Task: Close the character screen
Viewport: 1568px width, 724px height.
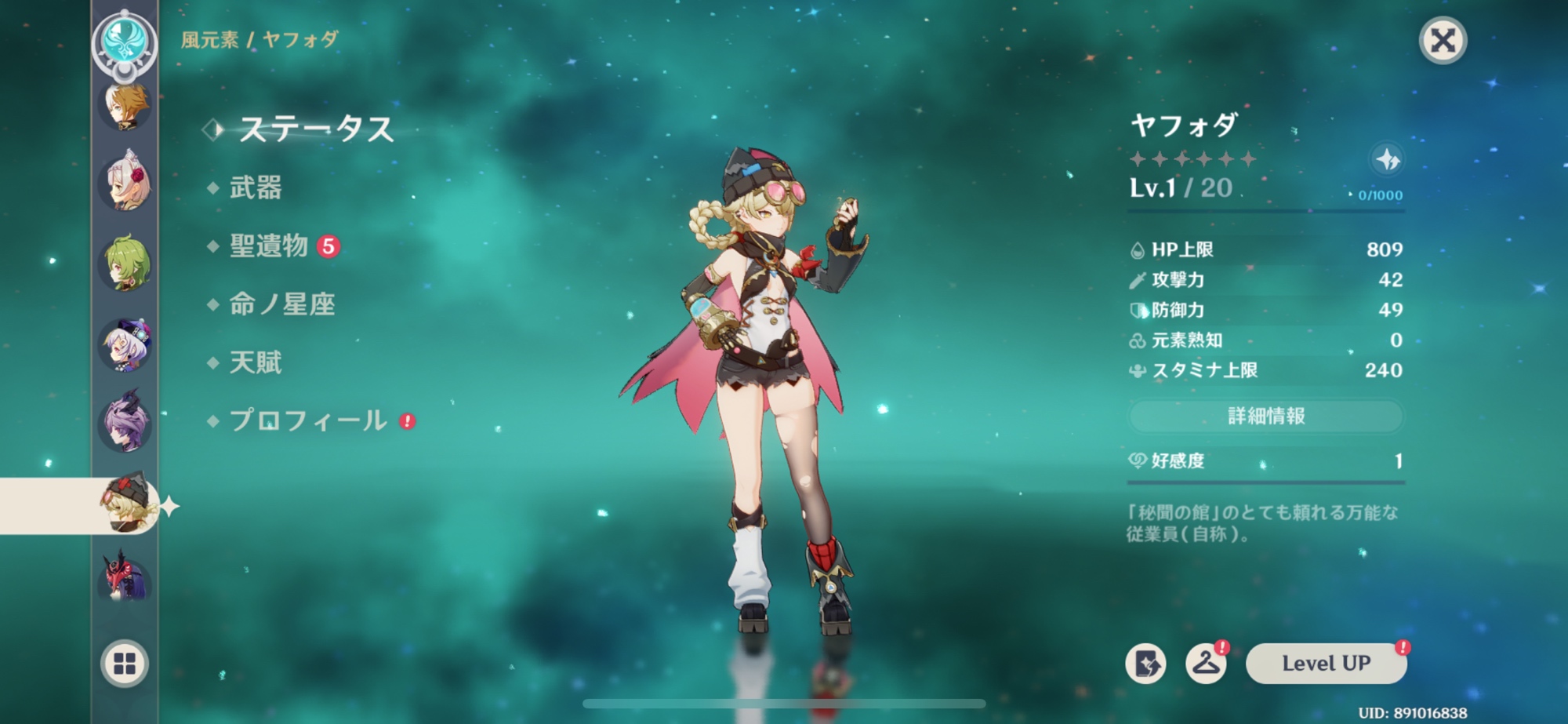Action: click(1443, 40)
